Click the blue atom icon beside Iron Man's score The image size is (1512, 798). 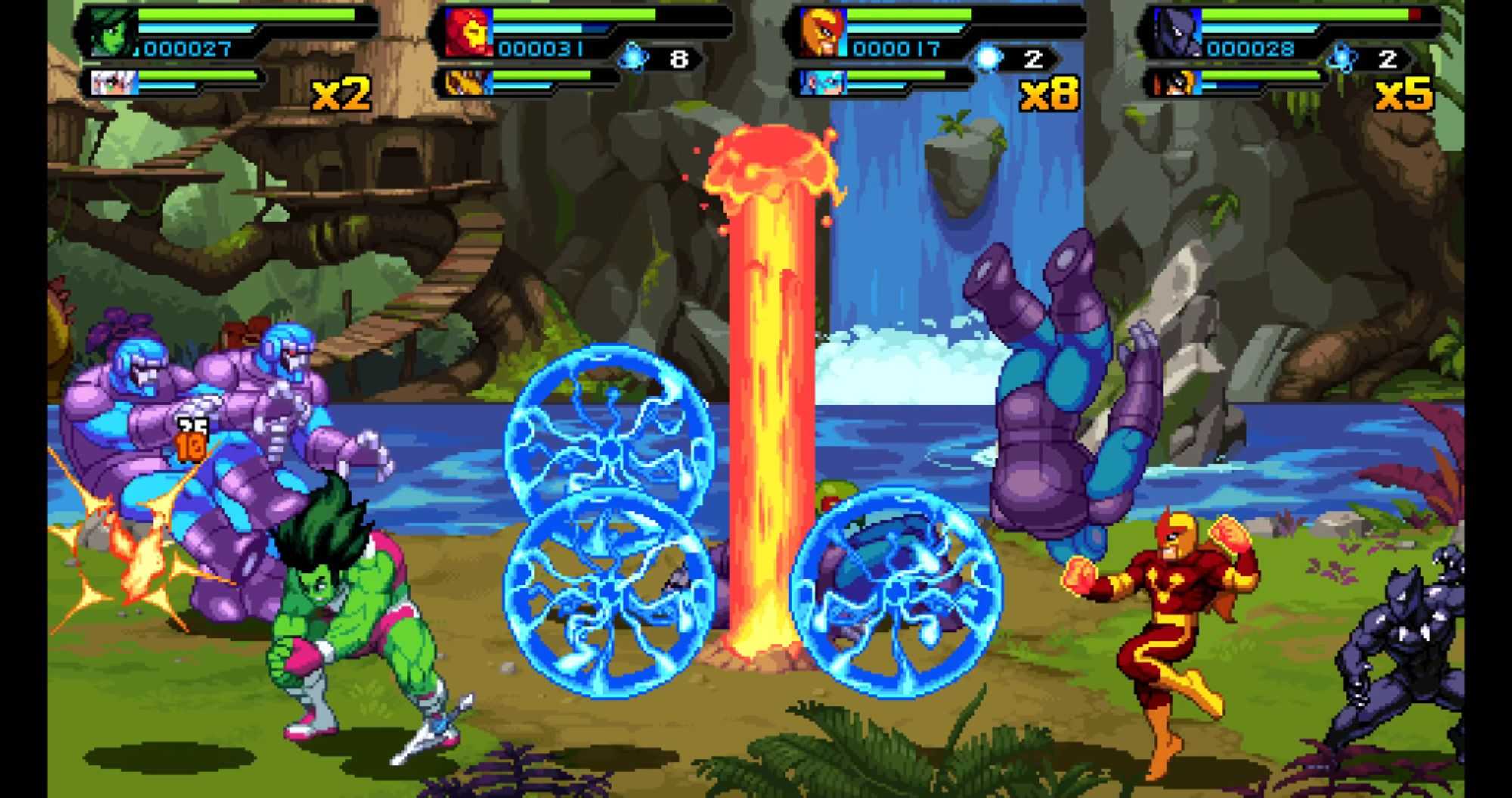coord(634,57)
